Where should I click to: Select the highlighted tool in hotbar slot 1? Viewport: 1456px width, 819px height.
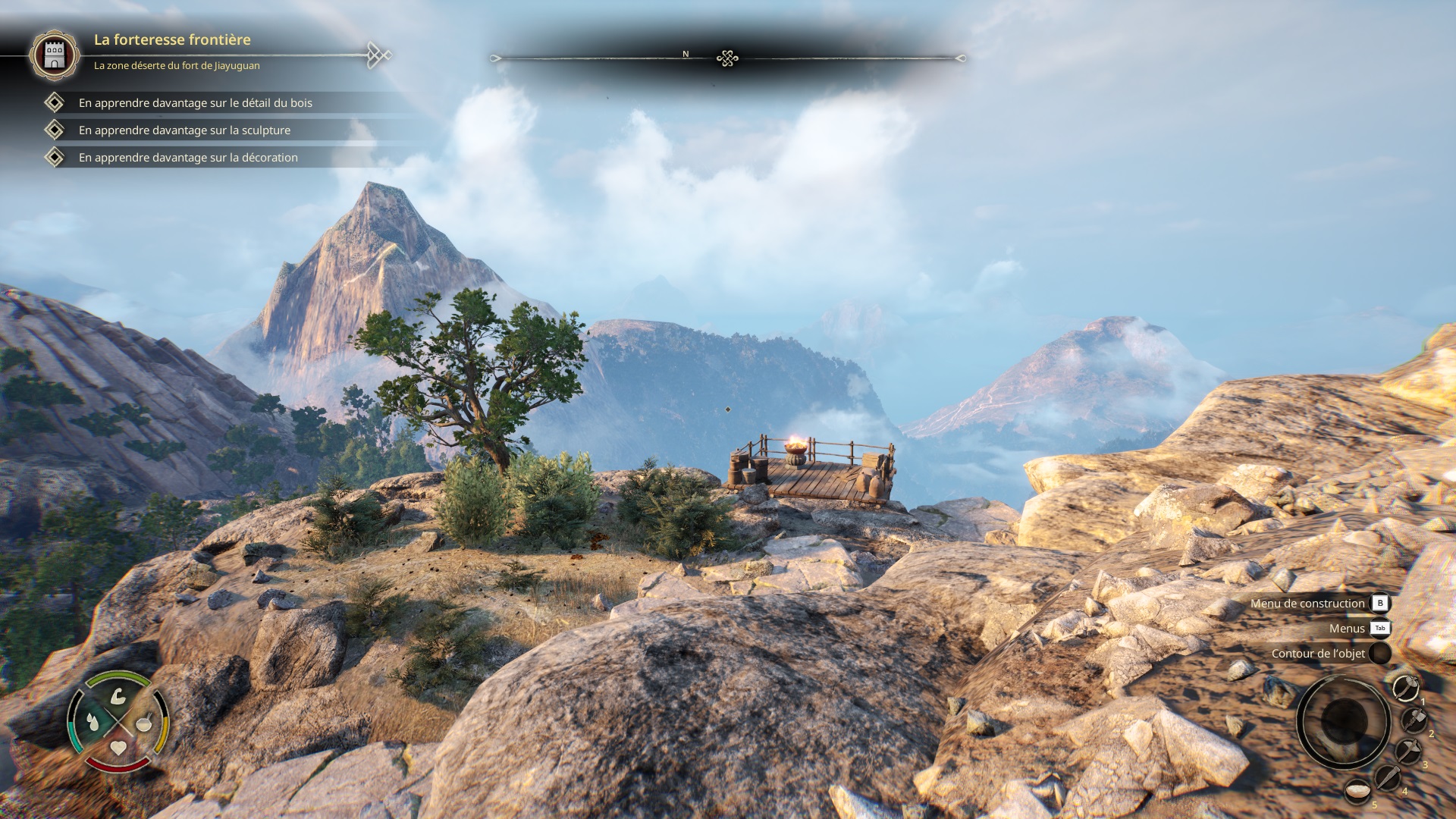(1405, 688)
